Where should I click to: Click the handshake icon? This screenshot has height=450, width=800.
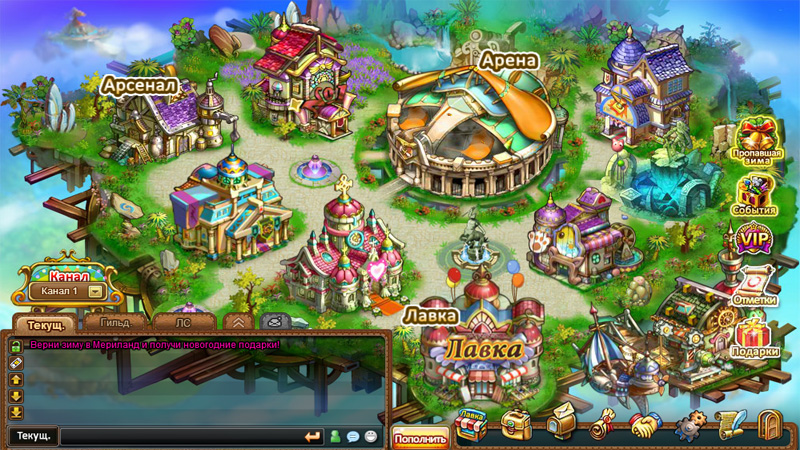(x=644, y=426)
